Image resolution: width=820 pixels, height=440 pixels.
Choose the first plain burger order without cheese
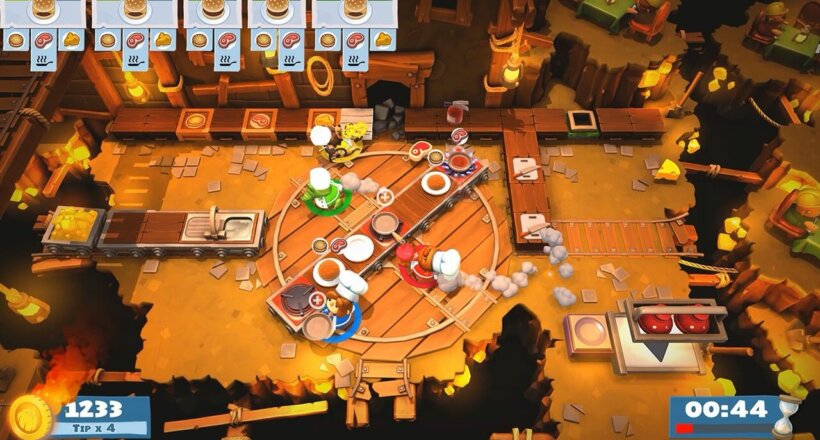(x=212, y=25)
